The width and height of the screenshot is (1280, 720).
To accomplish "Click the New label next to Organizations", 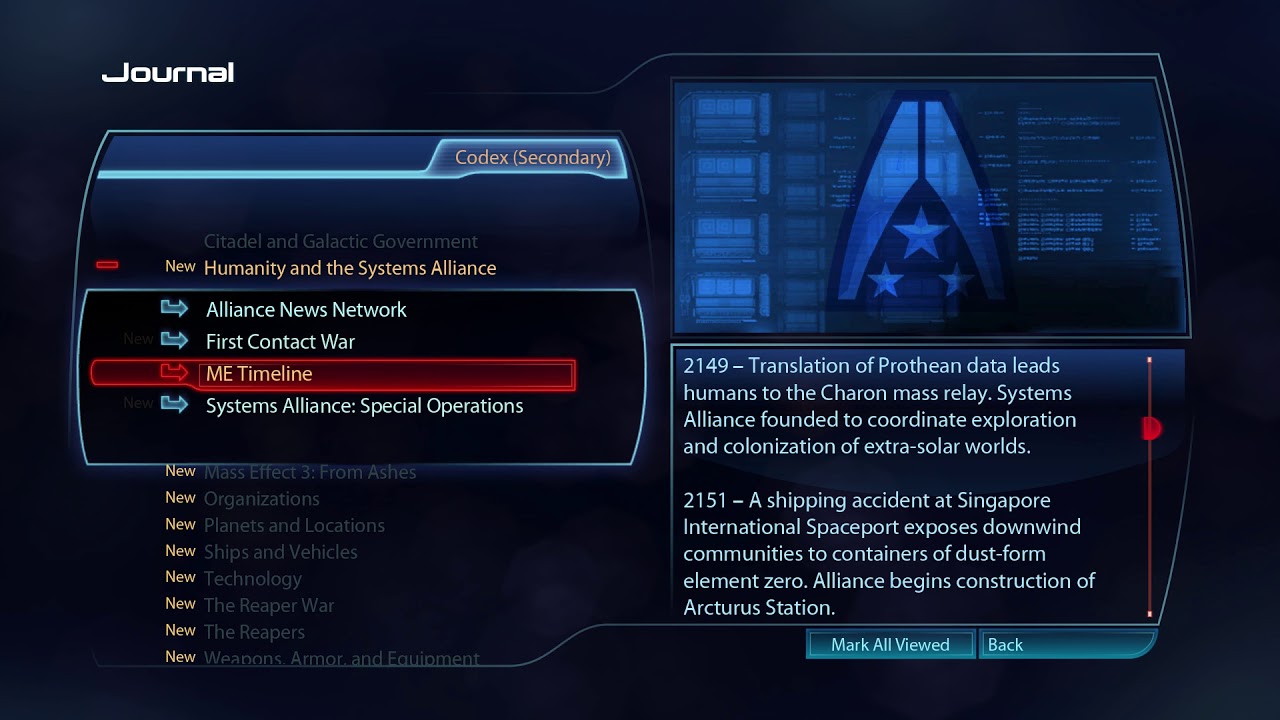I will tap(180, 498).
